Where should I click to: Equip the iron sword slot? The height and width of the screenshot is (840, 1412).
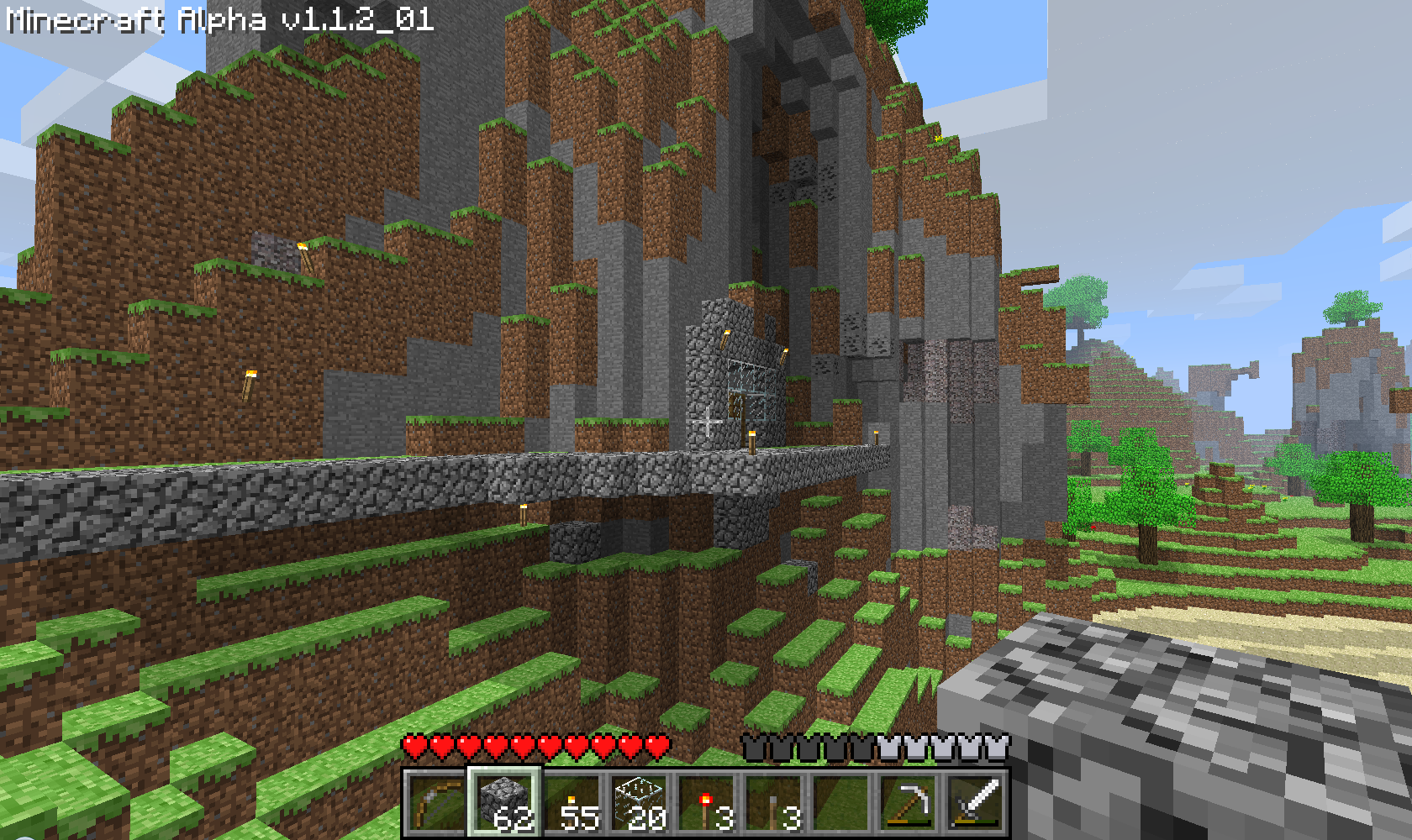975,803
